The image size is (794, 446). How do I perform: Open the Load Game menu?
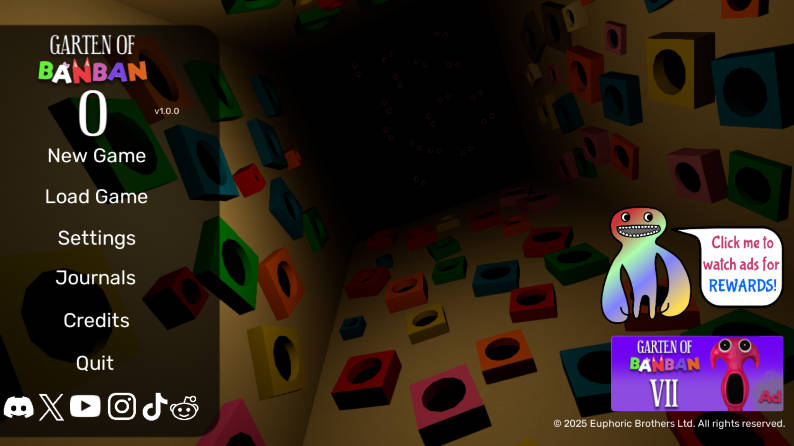tap(96, 197)
